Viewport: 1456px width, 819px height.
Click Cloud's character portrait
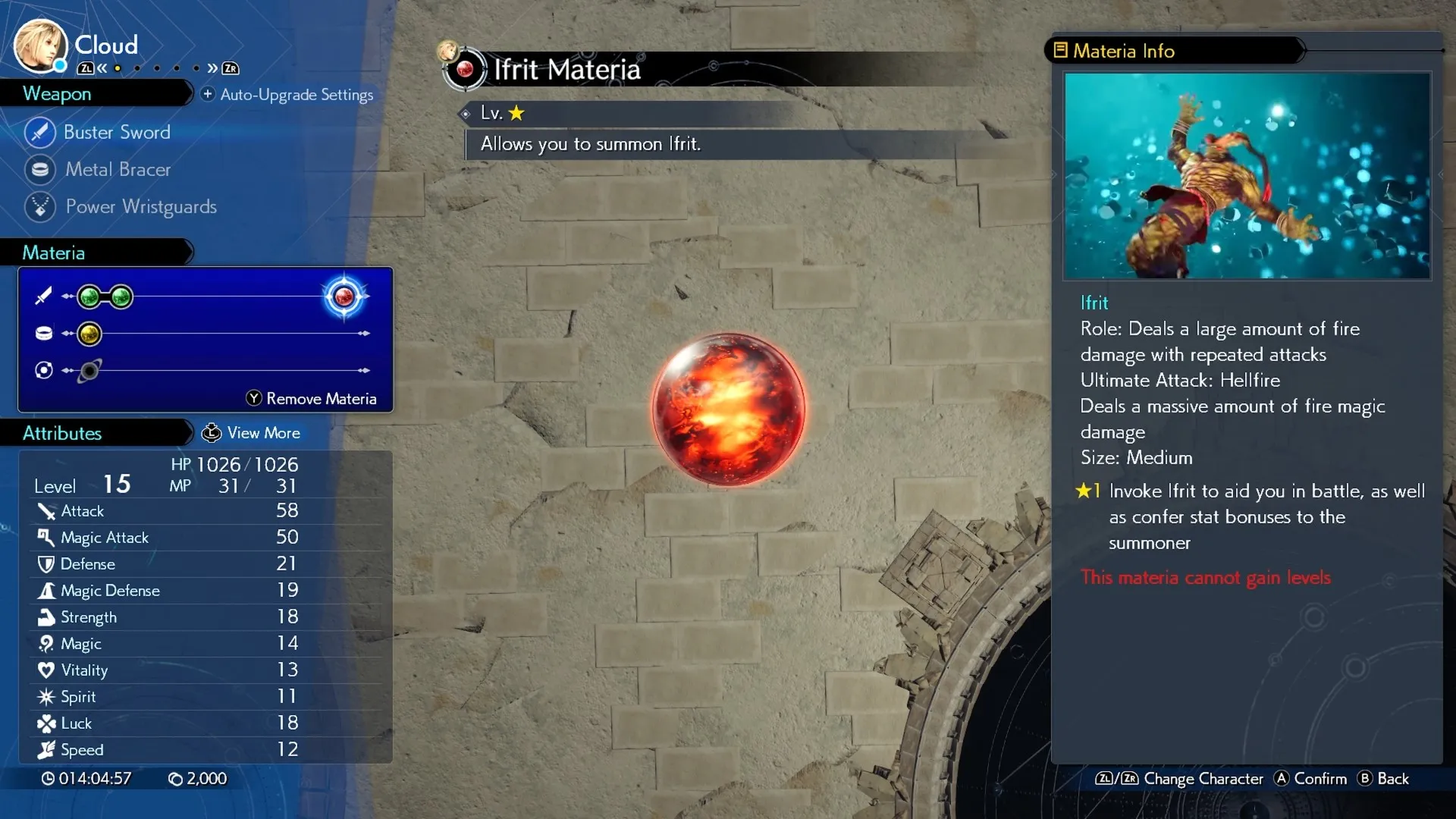coord(39,45)
